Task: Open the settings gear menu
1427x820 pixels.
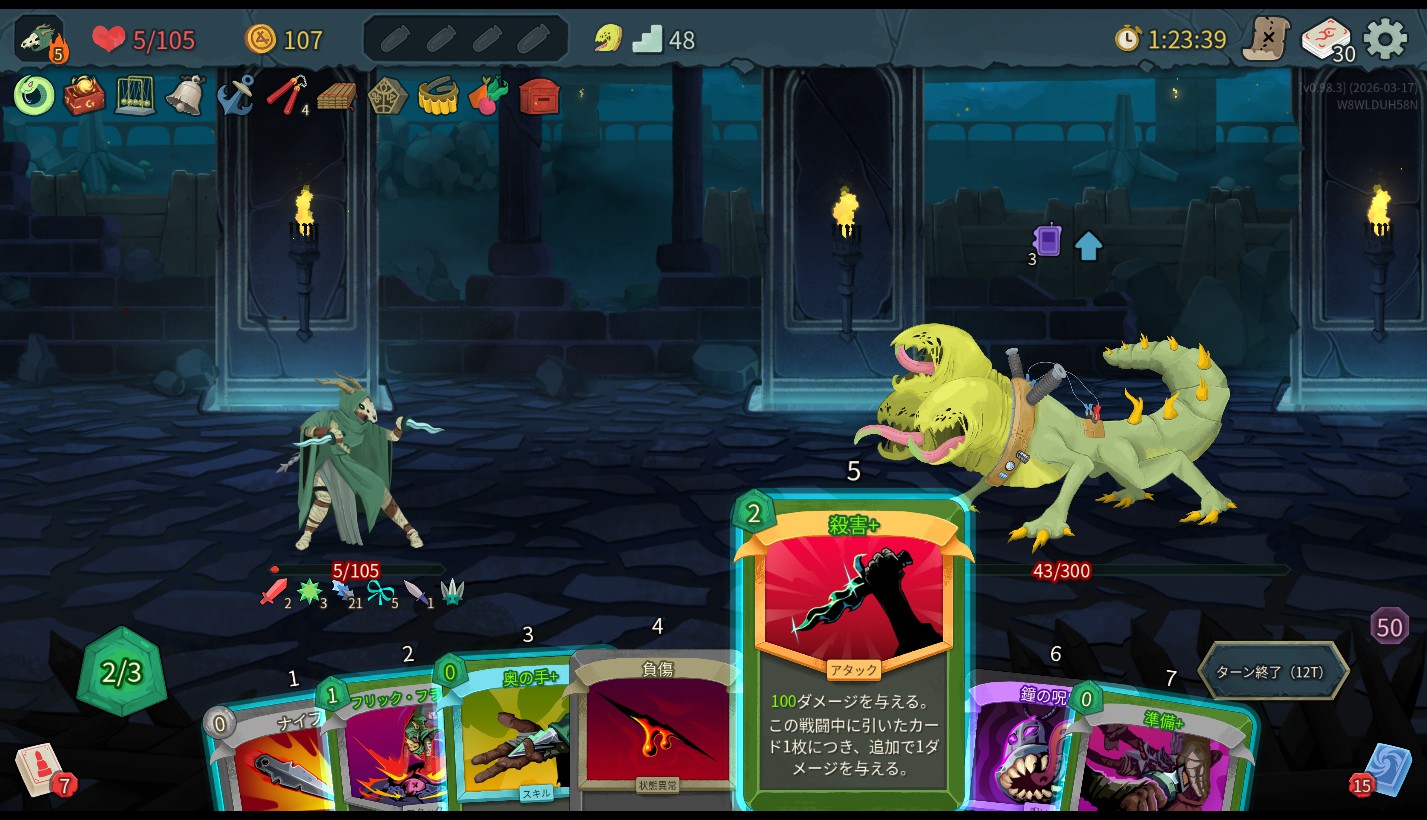Action: [1385, 39]
